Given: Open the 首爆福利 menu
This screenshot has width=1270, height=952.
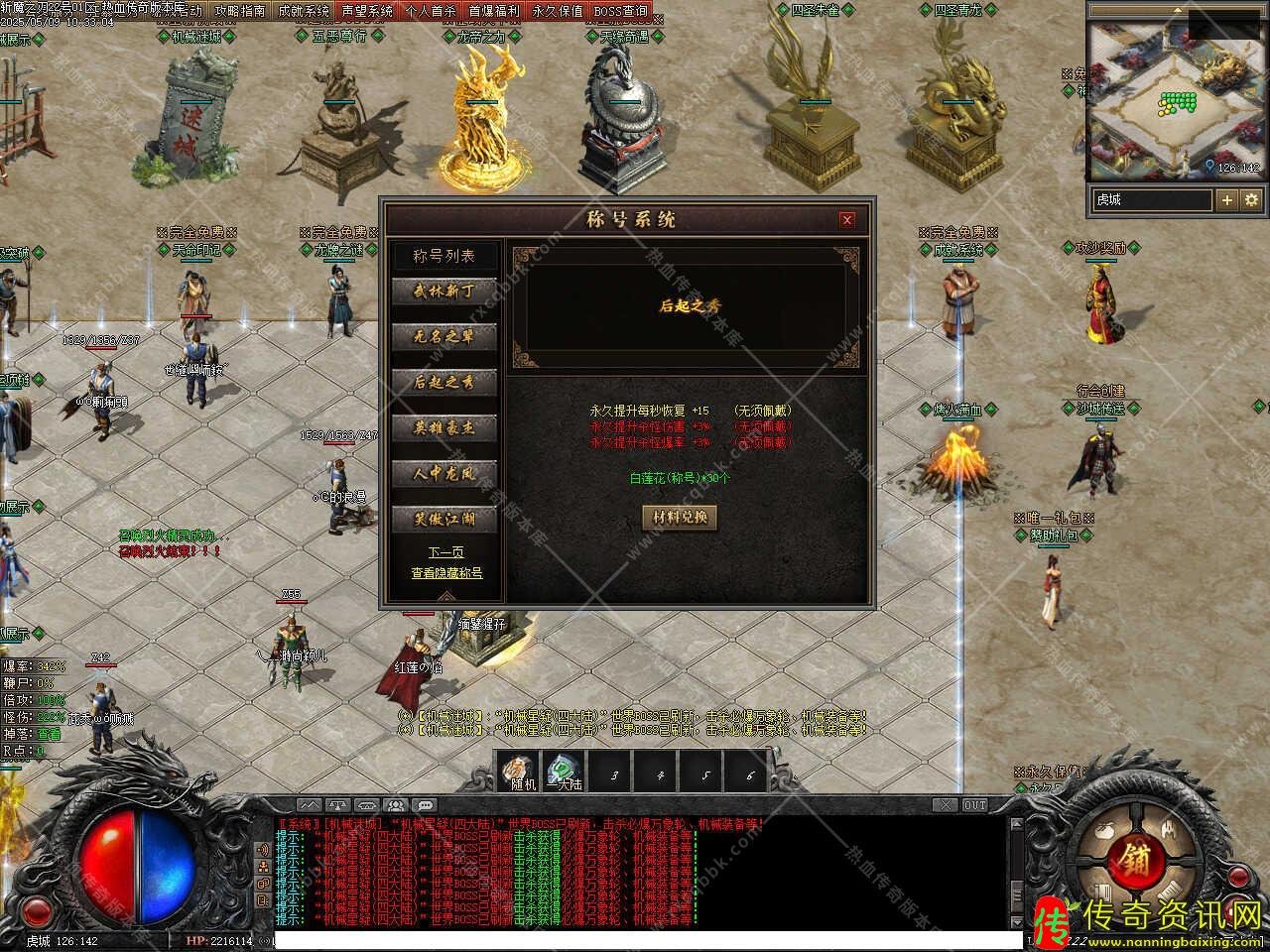Looking at the screenshot, I should (x=493, y=11).
